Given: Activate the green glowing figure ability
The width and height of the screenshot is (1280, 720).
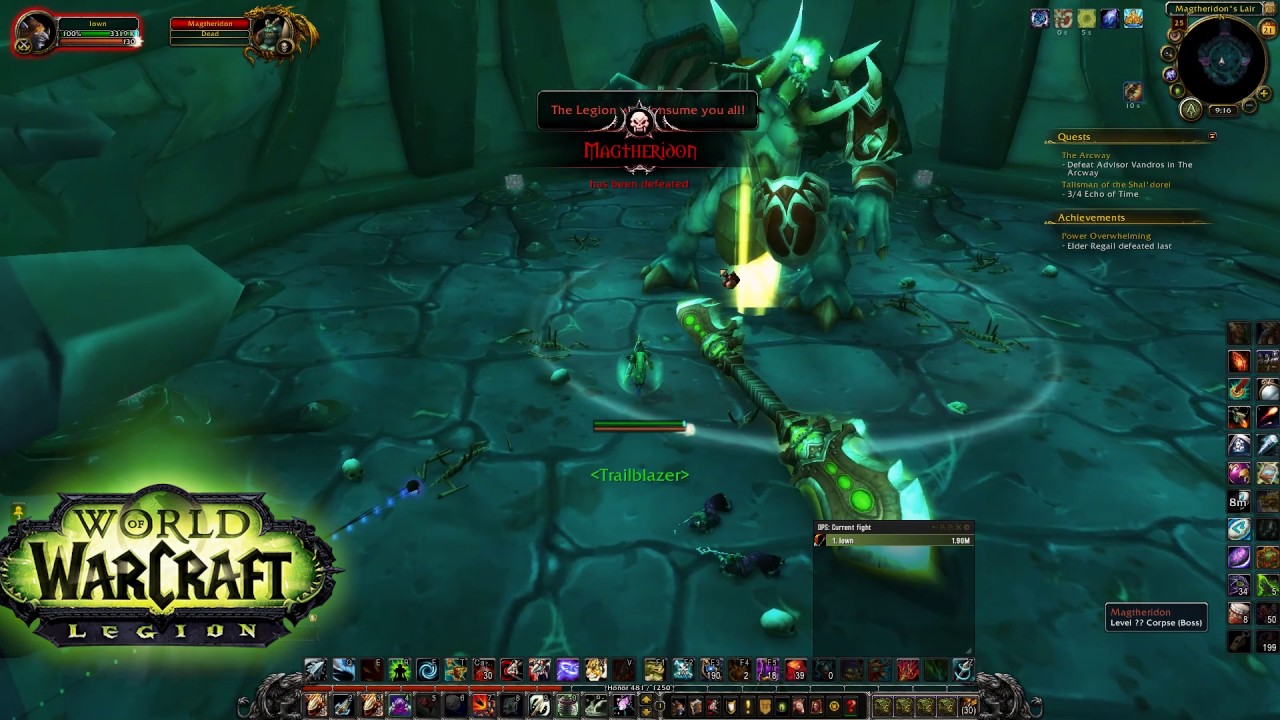Looking at the screenshot, I should pos(399,670).
